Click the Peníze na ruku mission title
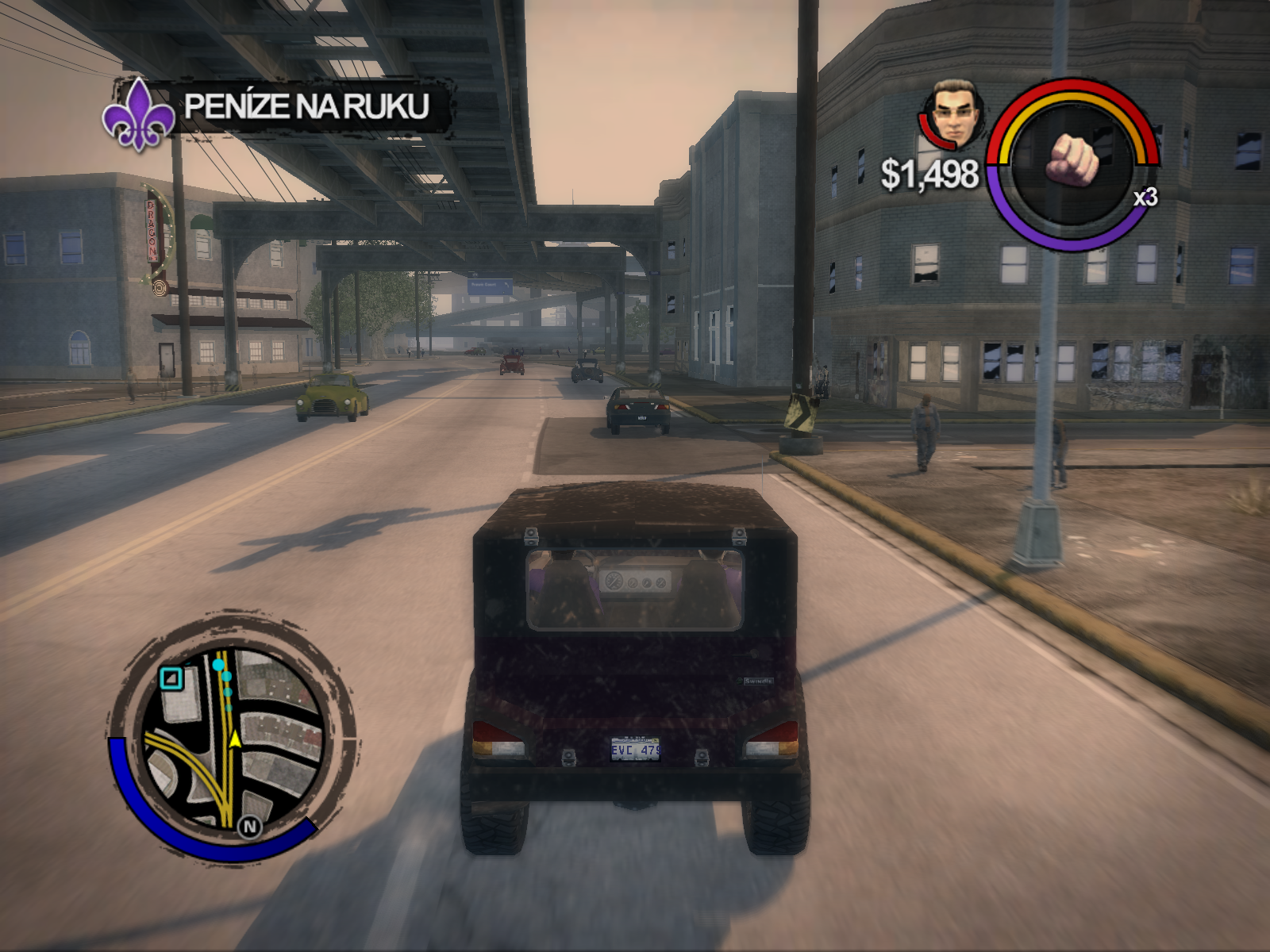Viewport: 1270px width, 952px height. (x=306, y=106)
